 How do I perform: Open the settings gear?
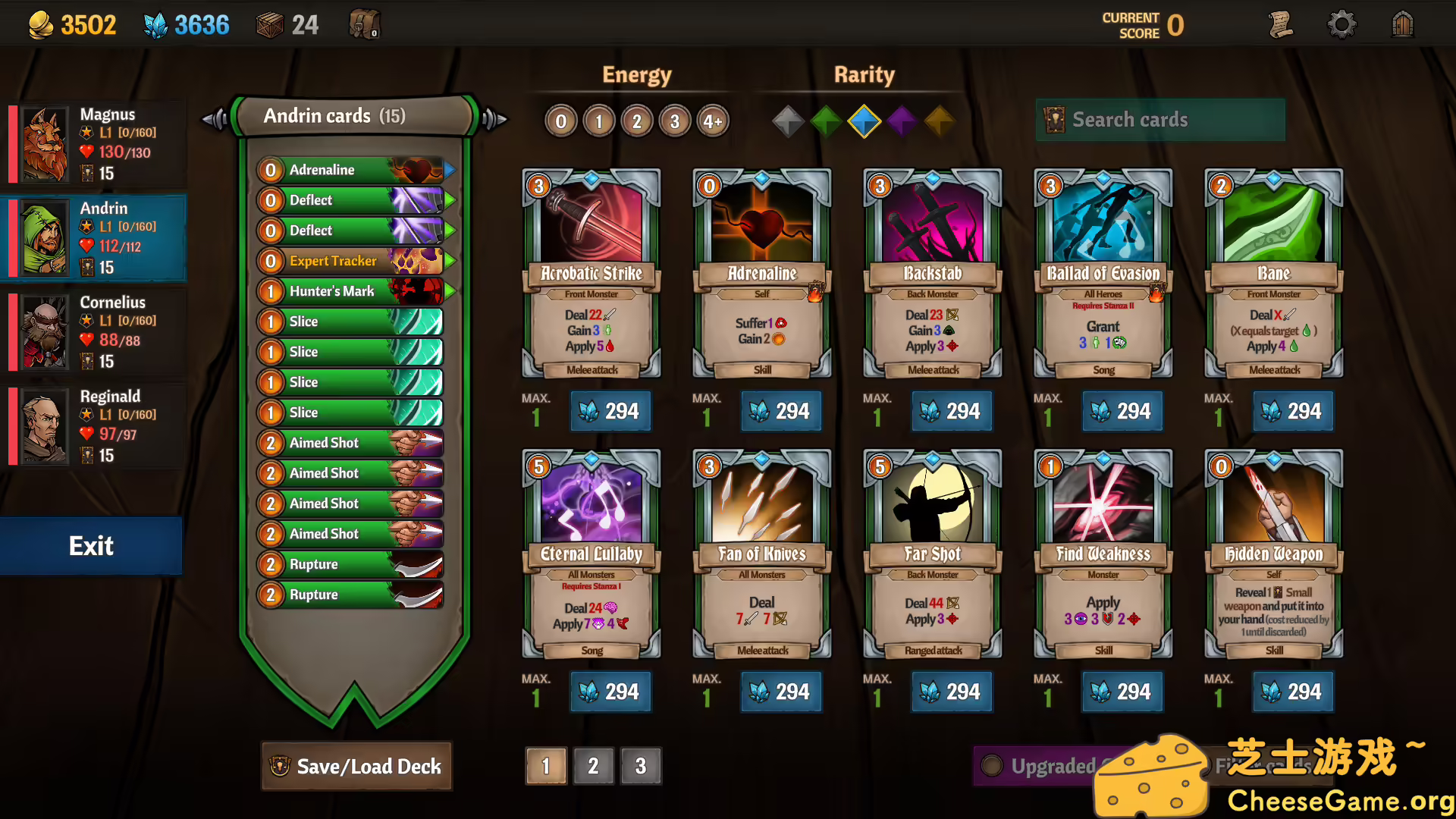[1342, 24]
